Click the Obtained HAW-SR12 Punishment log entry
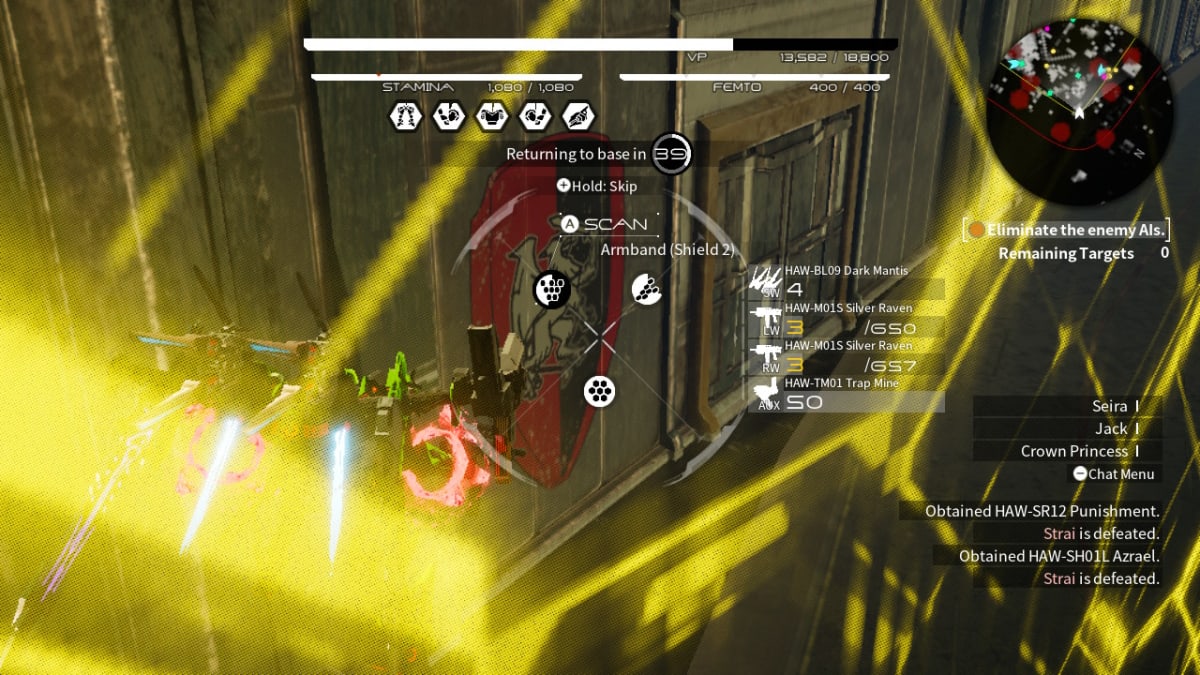 pos(1042,511)
